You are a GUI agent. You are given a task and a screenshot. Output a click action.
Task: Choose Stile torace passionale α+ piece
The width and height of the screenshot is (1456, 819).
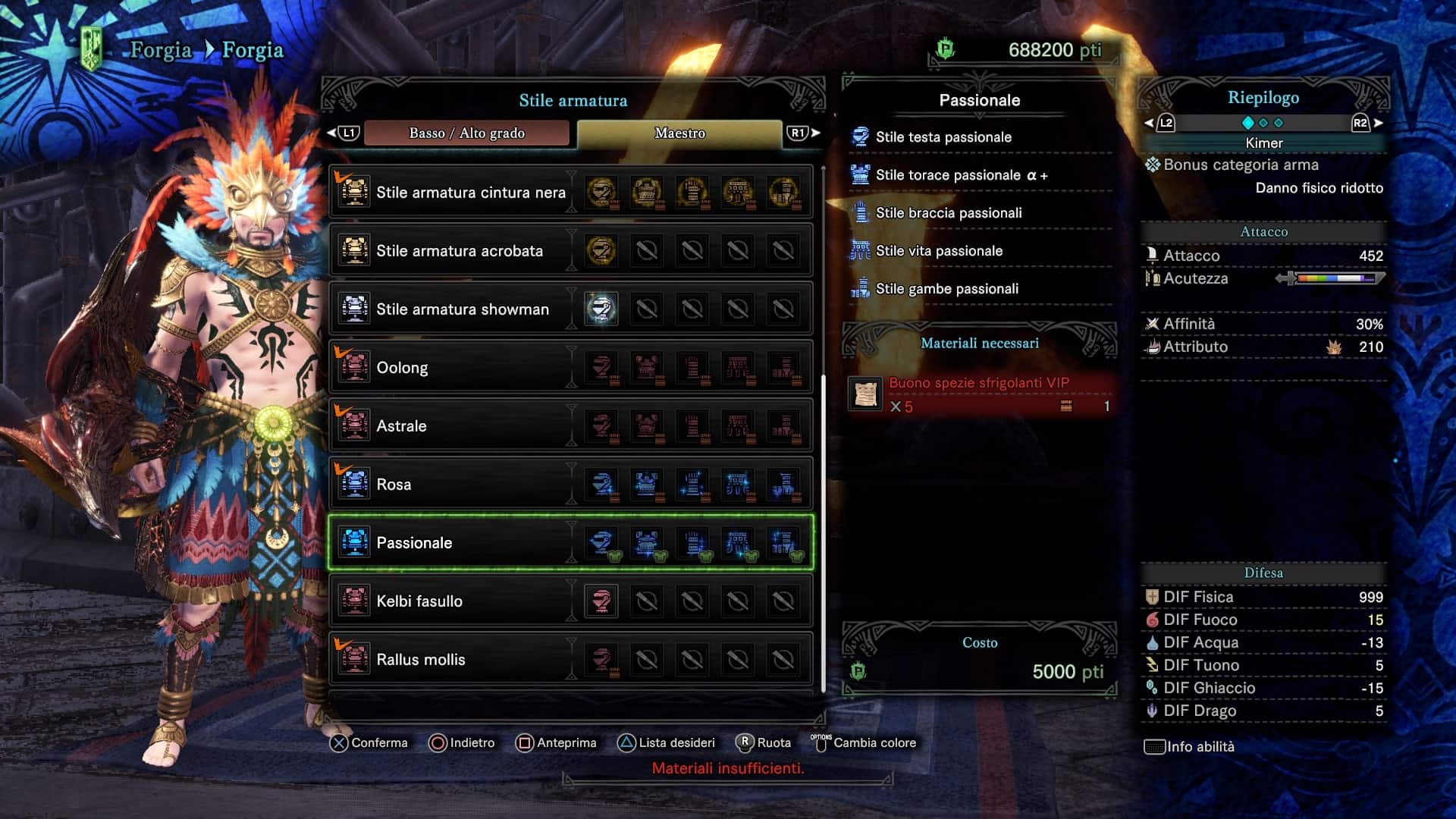click(961, 175)
